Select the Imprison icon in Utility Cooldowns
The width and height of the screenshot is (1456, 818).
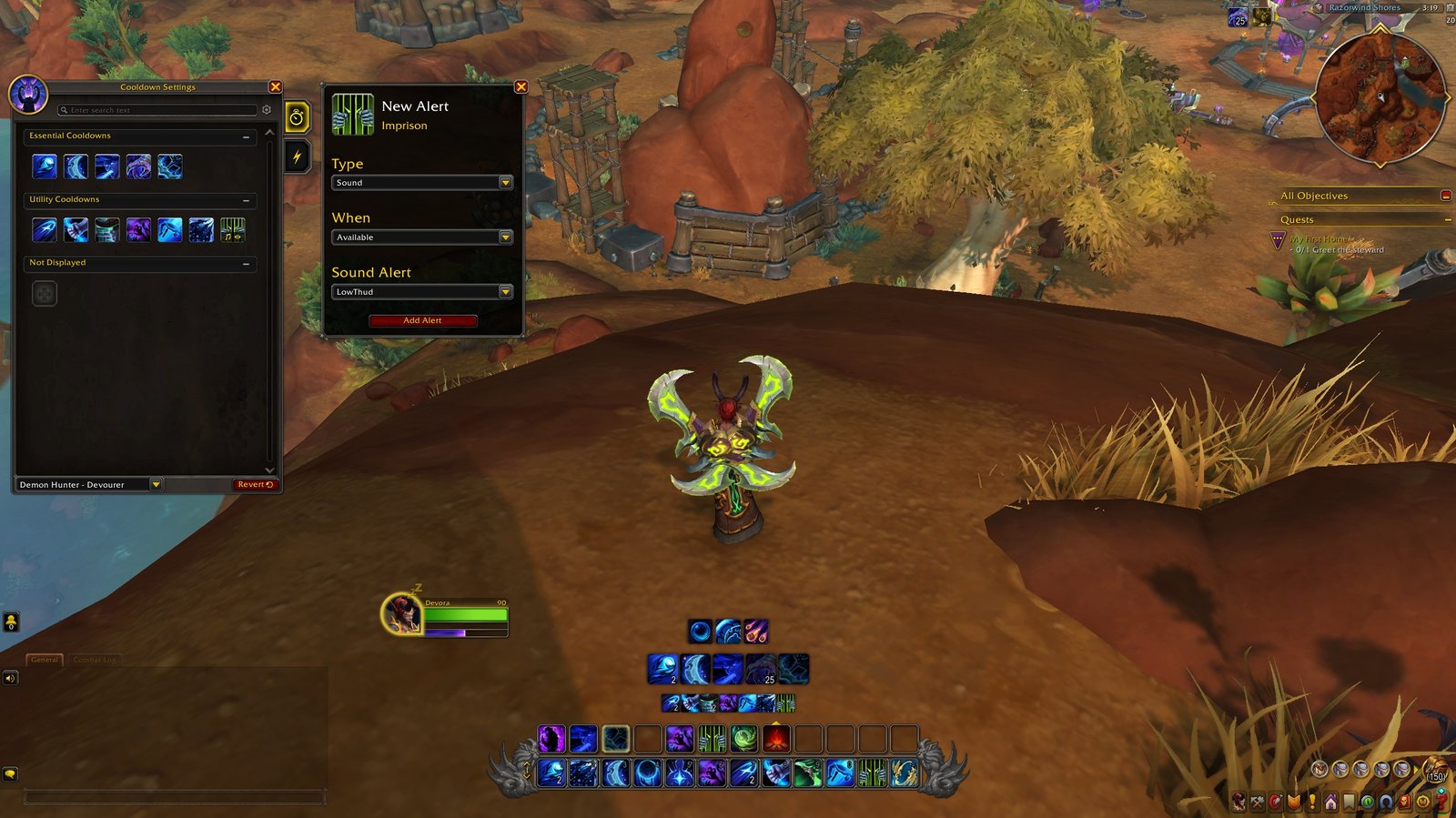click(232, 229)
